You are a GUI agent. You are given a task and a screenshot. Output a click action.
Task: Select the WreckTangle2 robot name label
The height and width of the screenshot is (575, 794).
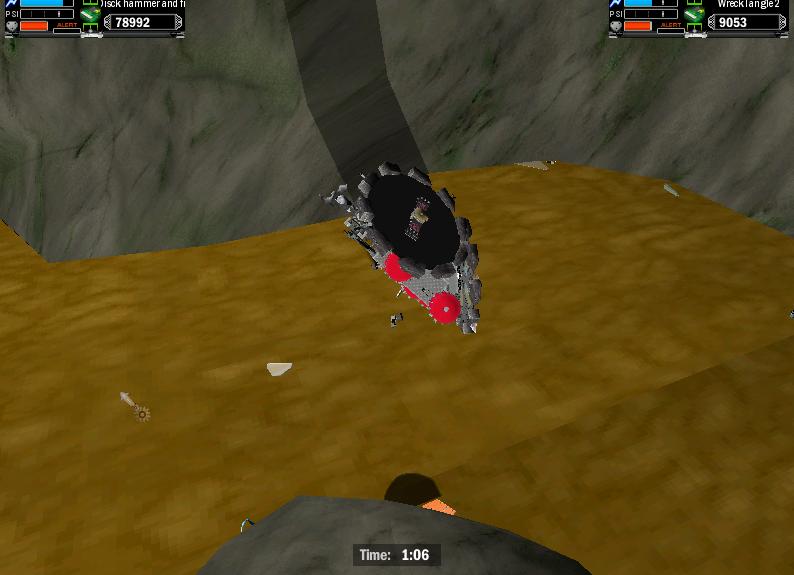click(747, 5)
